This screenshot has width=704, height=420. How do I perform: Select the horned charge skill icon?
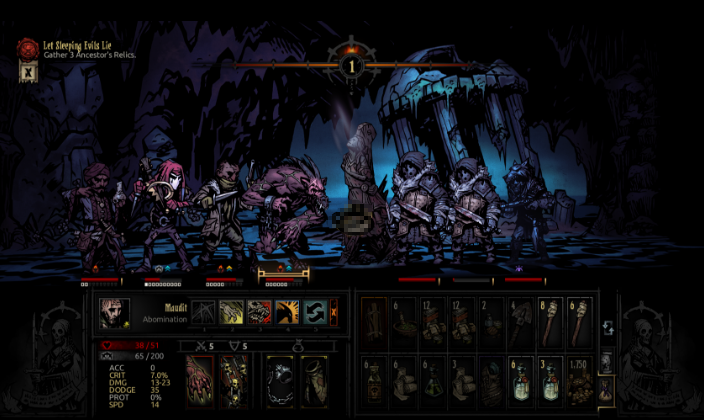pos(287,313)
